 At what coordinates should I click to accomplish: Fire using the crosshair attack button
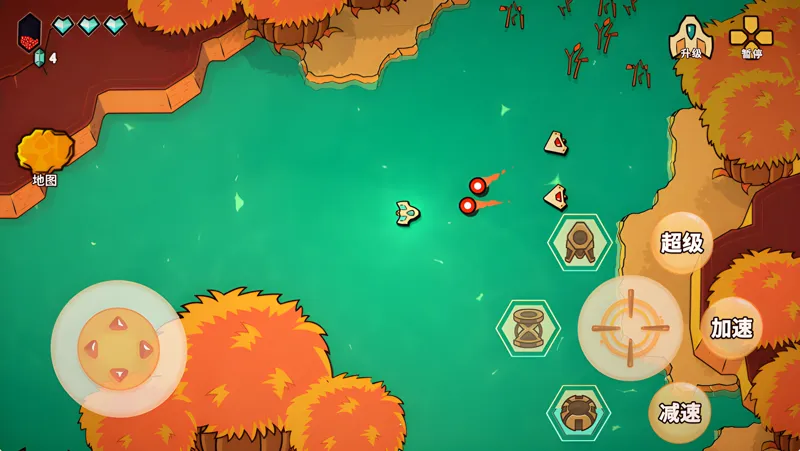pyautogui.click(x=631, y=328)
